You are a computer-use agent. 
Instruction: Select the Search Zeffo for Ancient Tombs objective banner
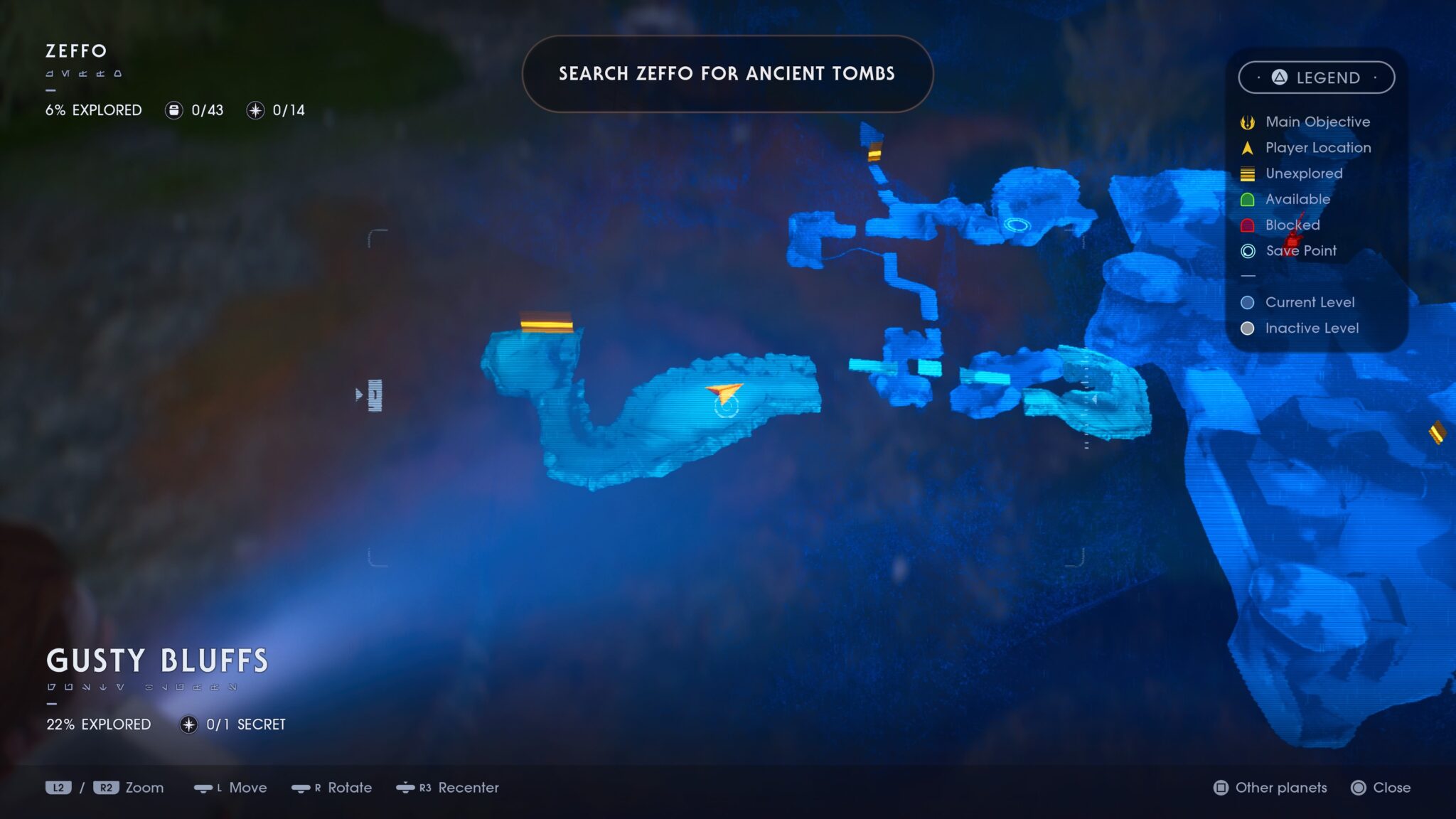coord(727,74)
